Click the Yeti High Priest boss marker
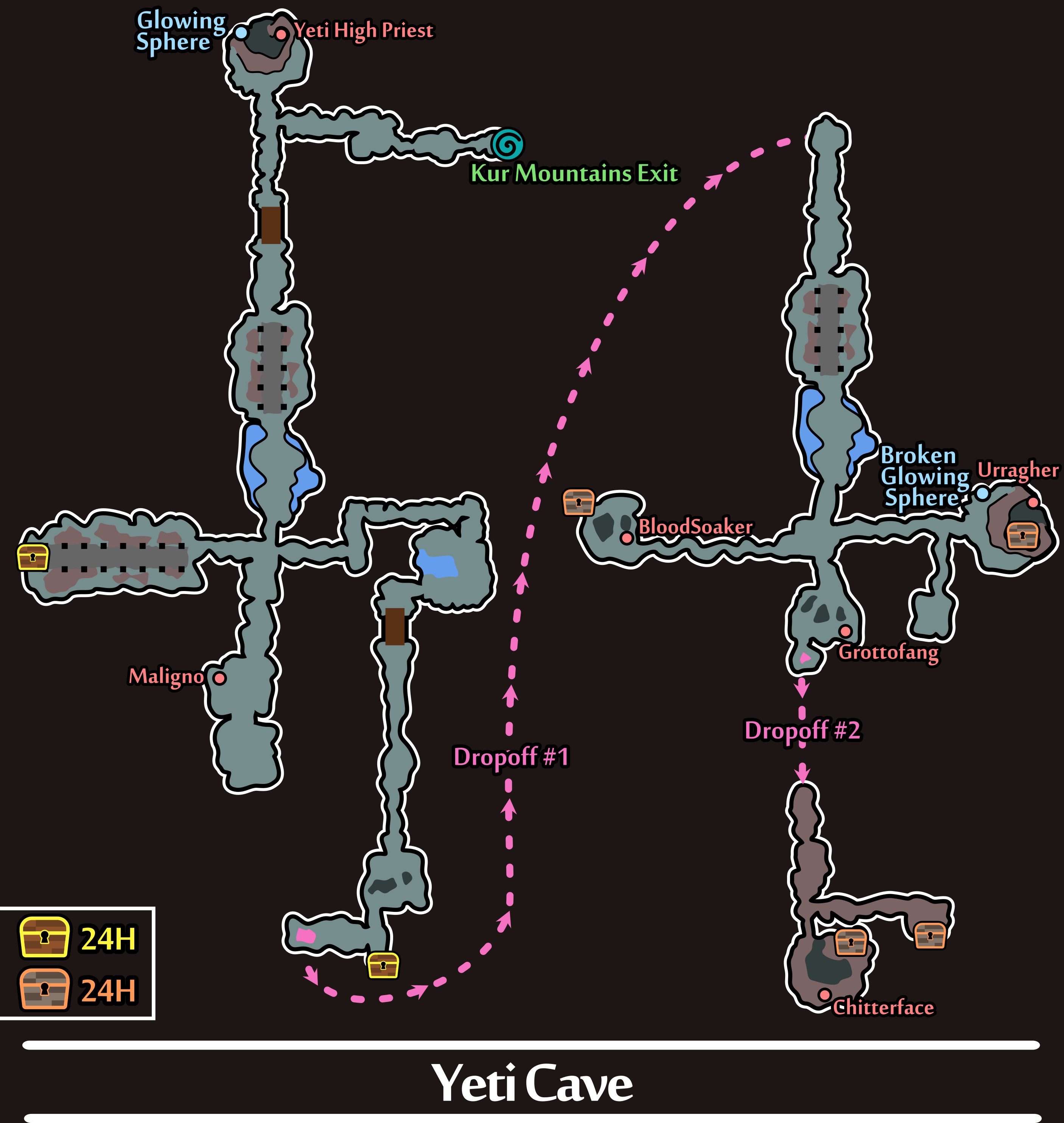 (281, 34)
